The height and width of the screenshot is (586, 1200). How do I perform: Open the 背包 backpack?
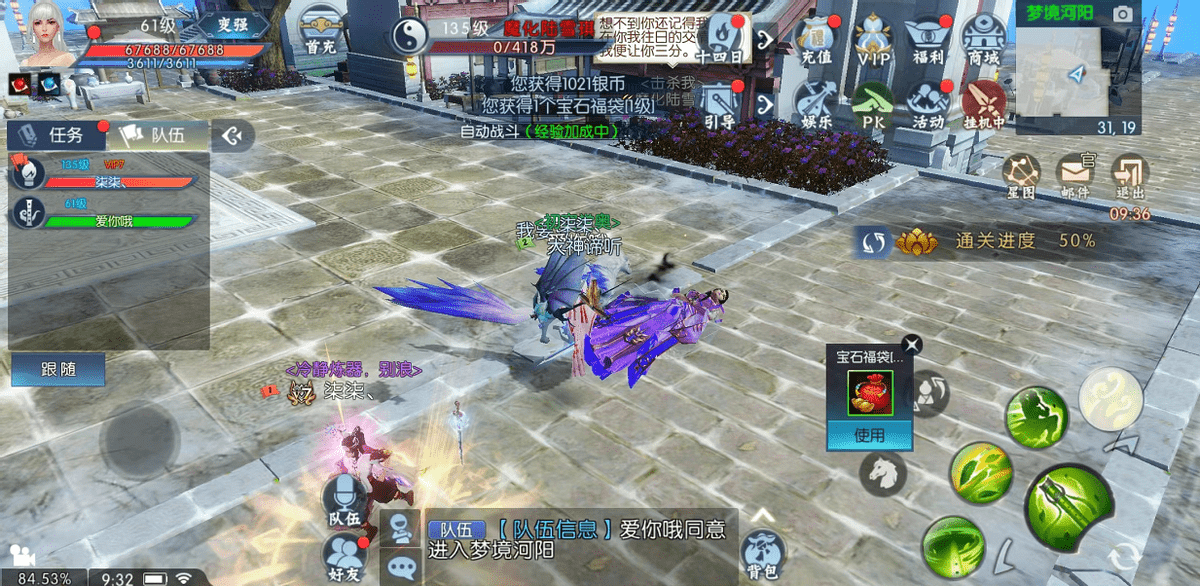click(x=763, y=552)
